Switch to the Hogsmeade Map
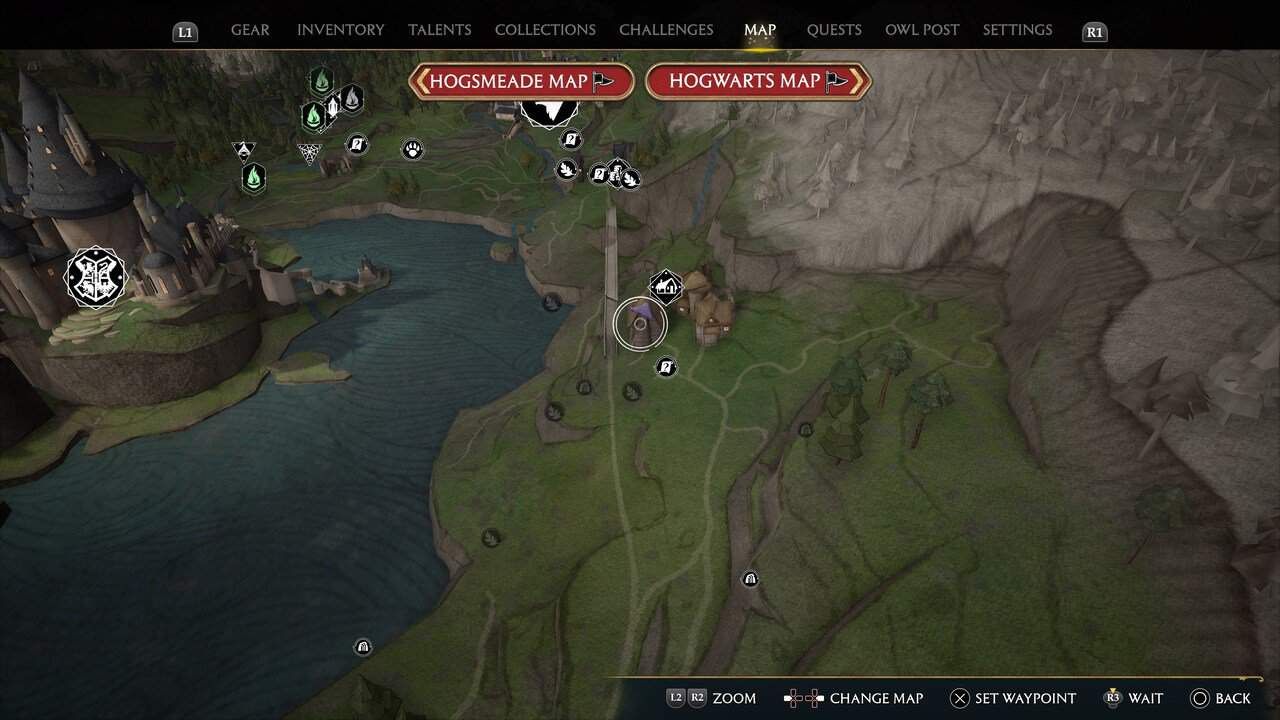 (521, 81)
